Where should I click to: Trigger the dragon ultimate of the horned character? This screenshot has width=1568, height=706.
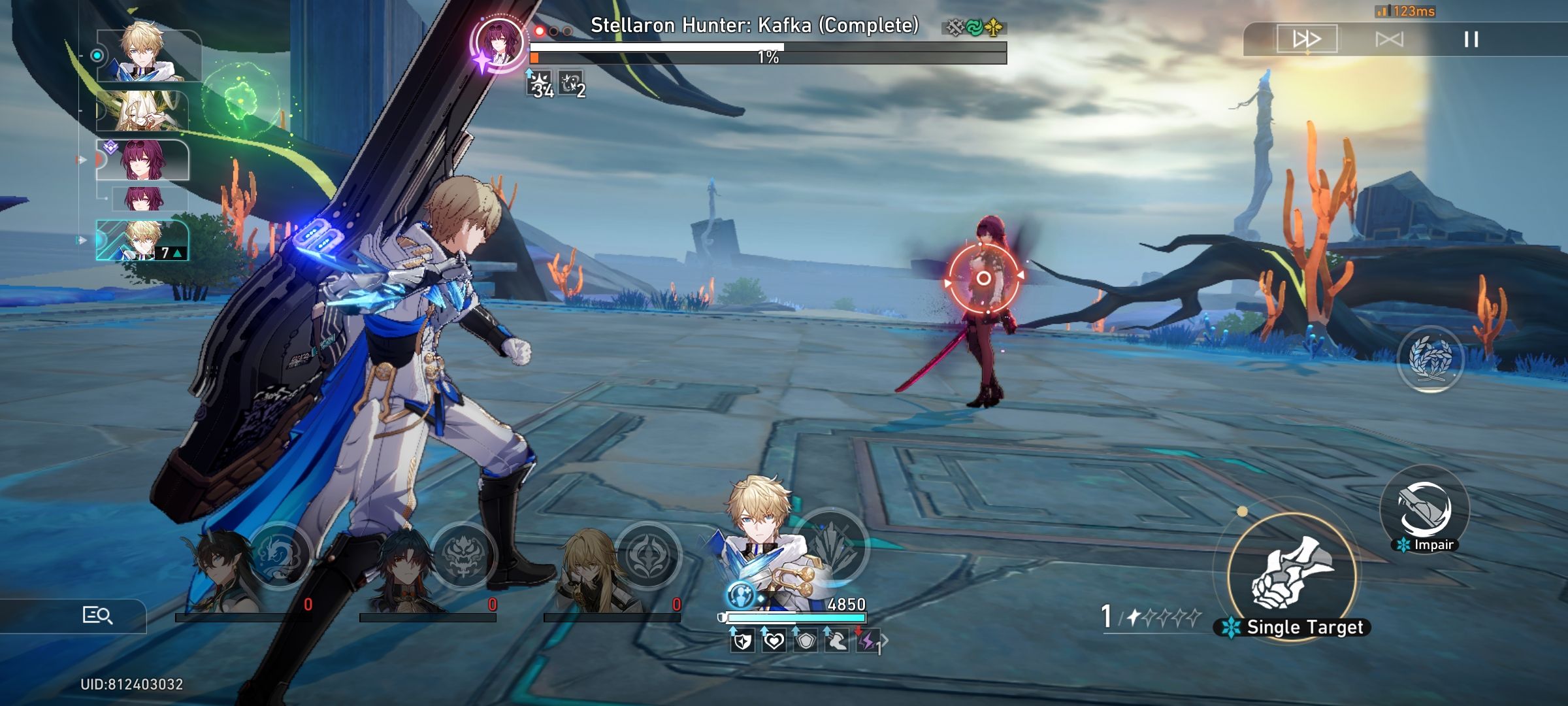pyautogui.click(x=279, y=556)
